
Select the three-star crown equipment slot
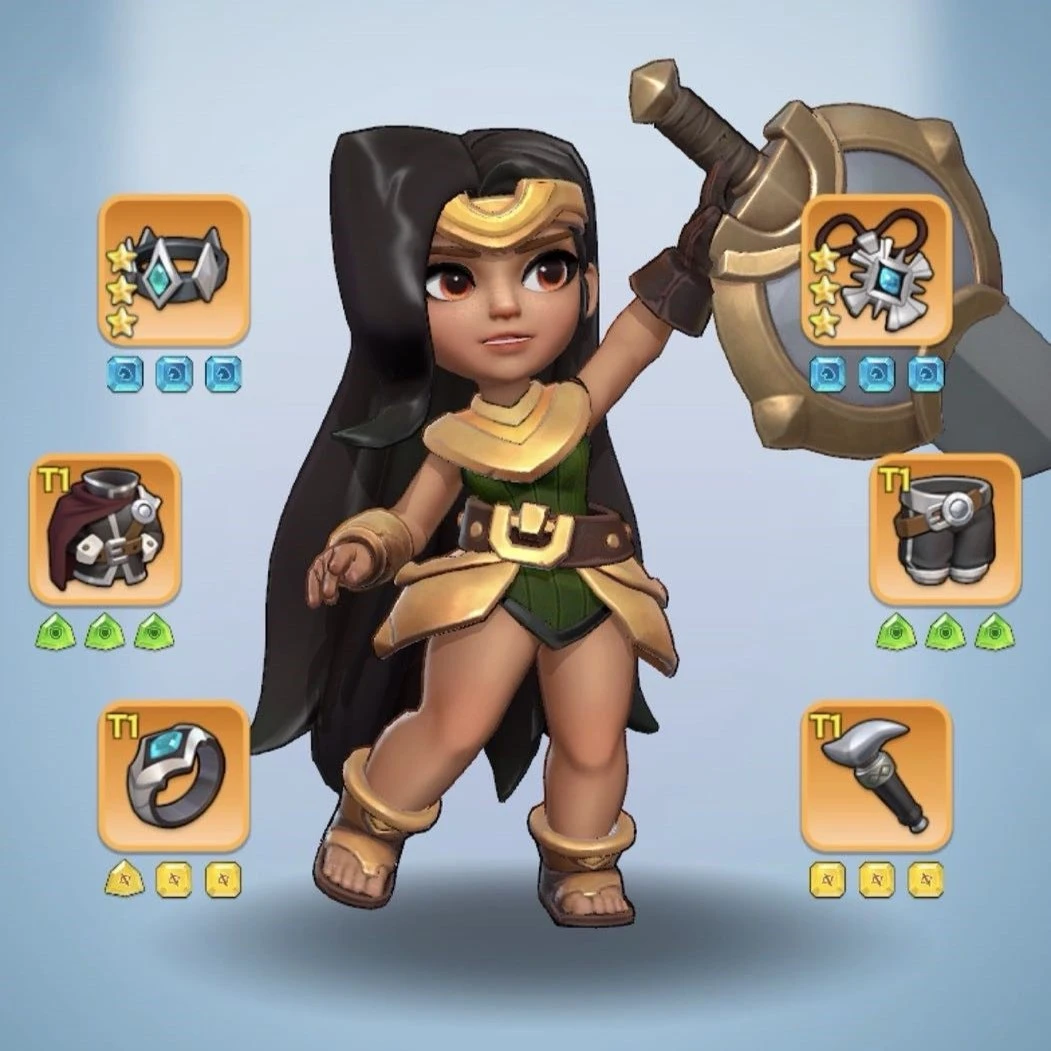(x=174, y=270)
